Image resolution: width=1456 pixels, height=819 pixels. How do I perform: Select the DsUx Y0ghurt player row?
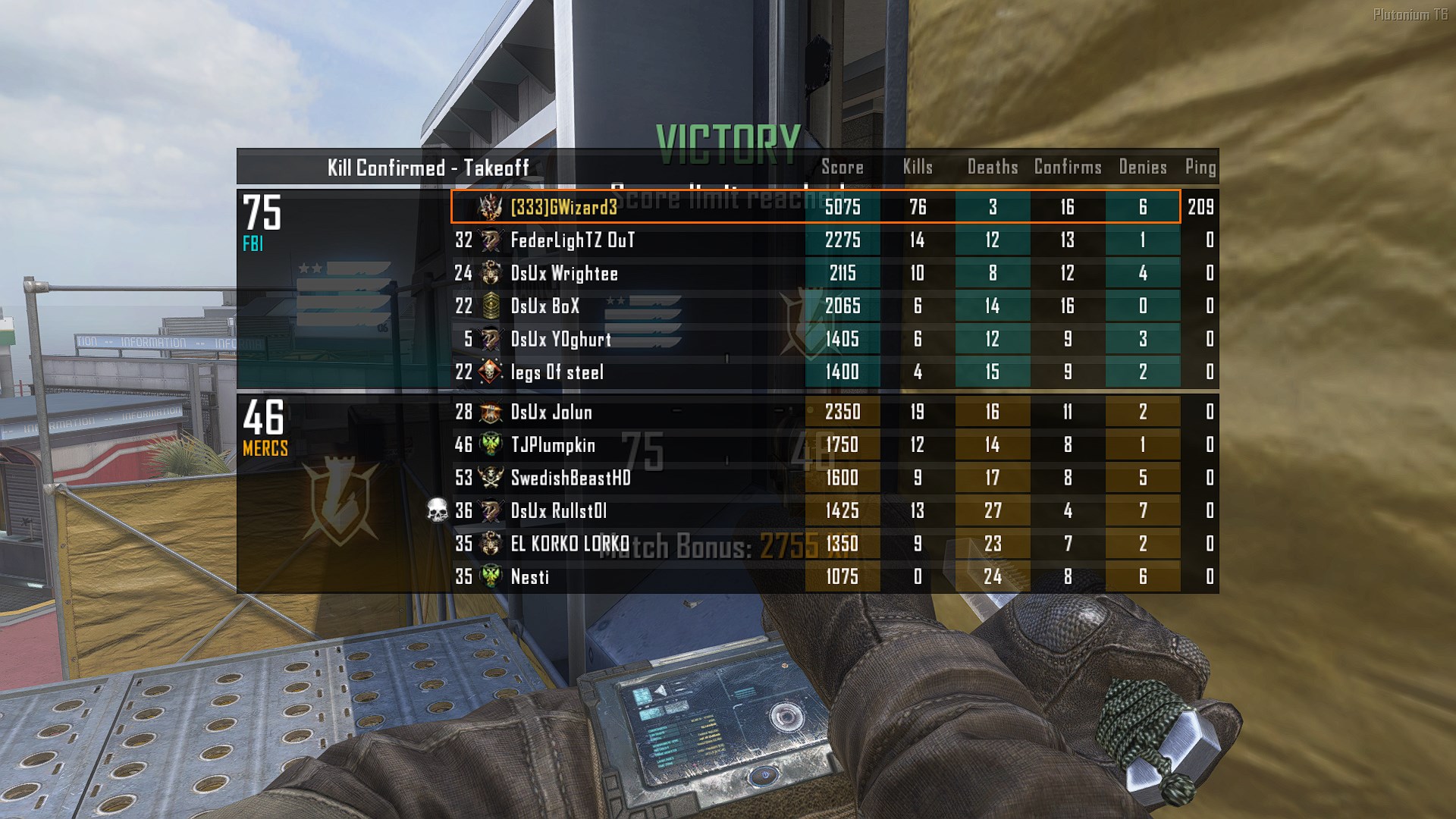click(560, 339)
